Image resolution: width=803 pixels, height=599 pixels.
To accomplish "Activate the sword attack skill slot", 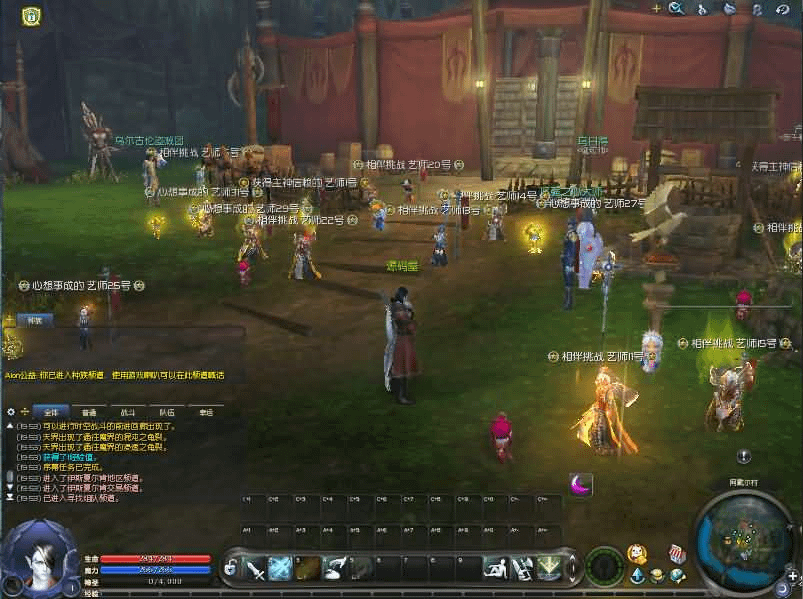I will click(256, 568).
